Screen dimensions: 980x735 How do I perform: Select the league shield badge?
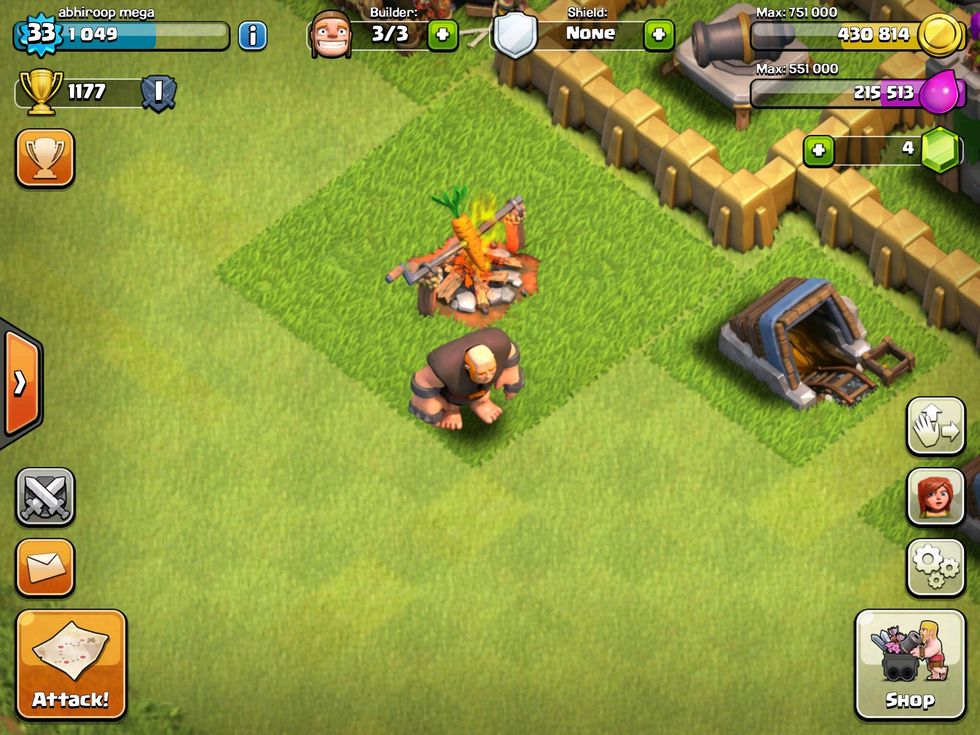[x=158, y=93]
